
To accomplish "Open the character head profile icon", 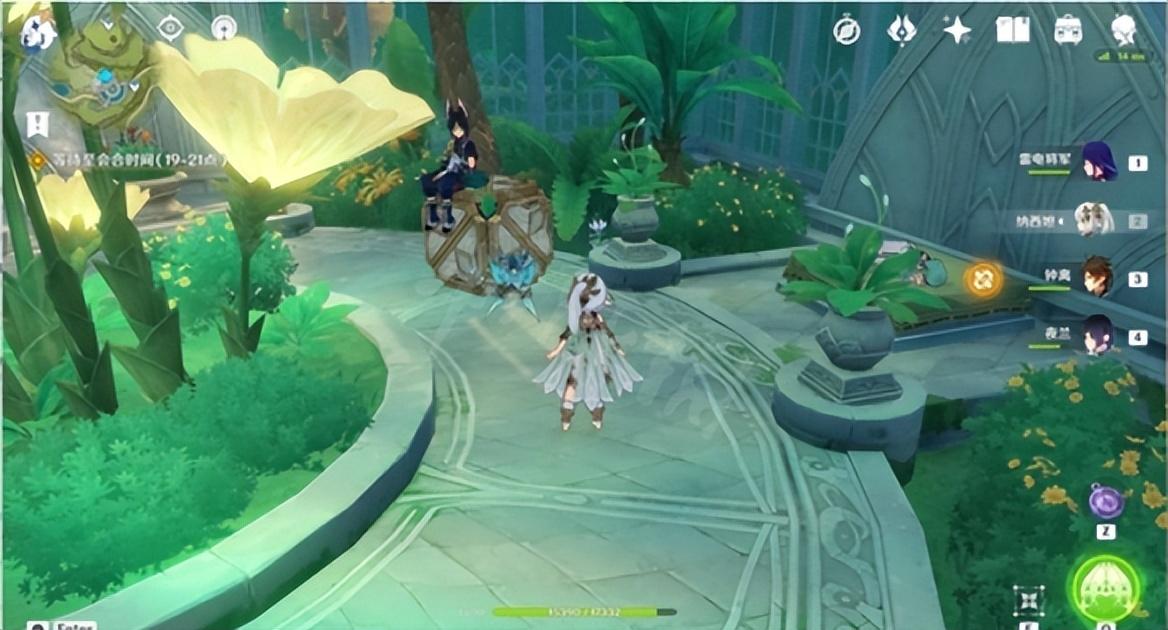I will 1124,31.
